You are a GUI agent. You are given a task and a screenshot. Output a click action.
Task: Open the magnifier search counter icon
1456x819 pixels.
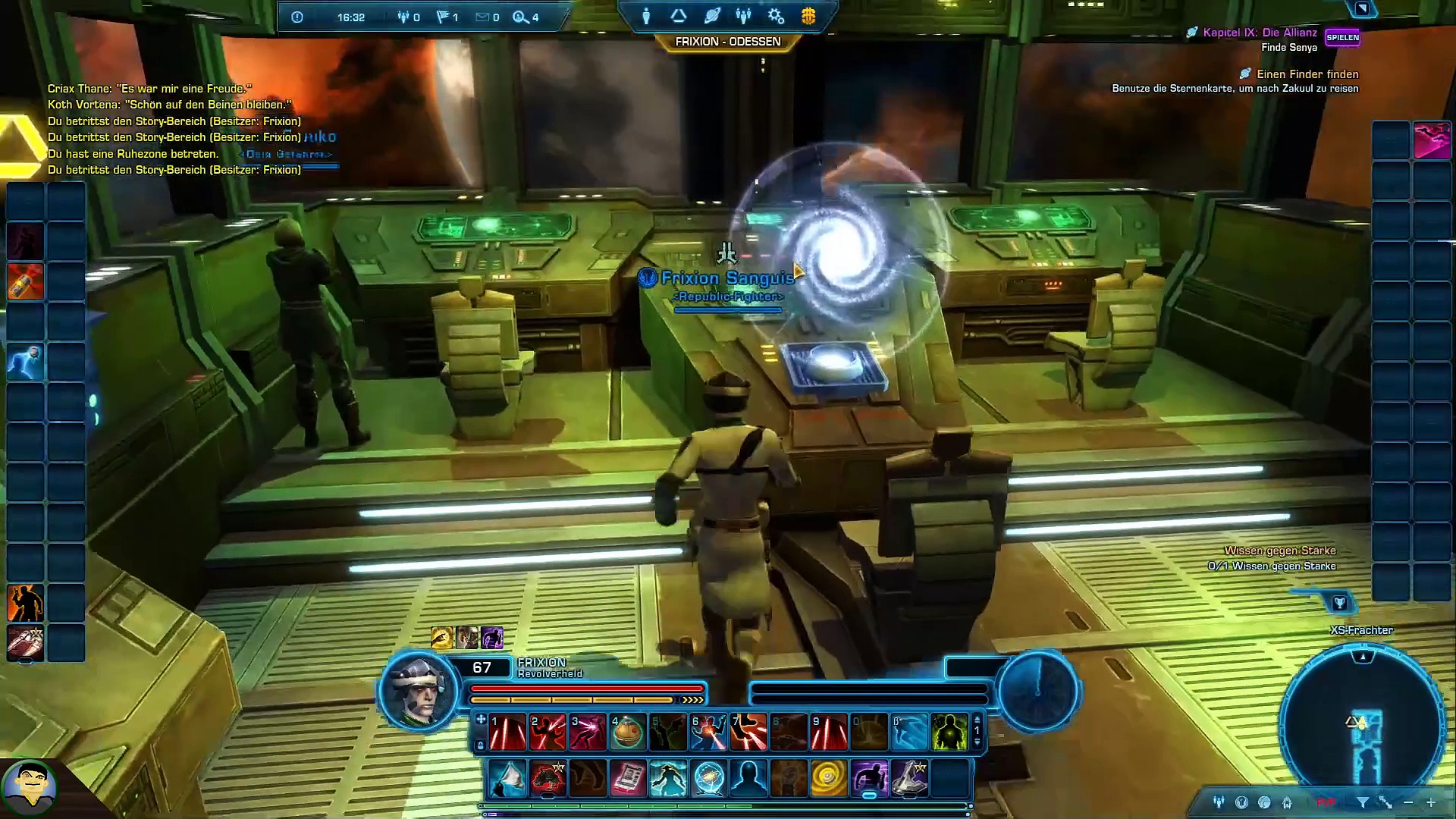click(x=521, y=17)
